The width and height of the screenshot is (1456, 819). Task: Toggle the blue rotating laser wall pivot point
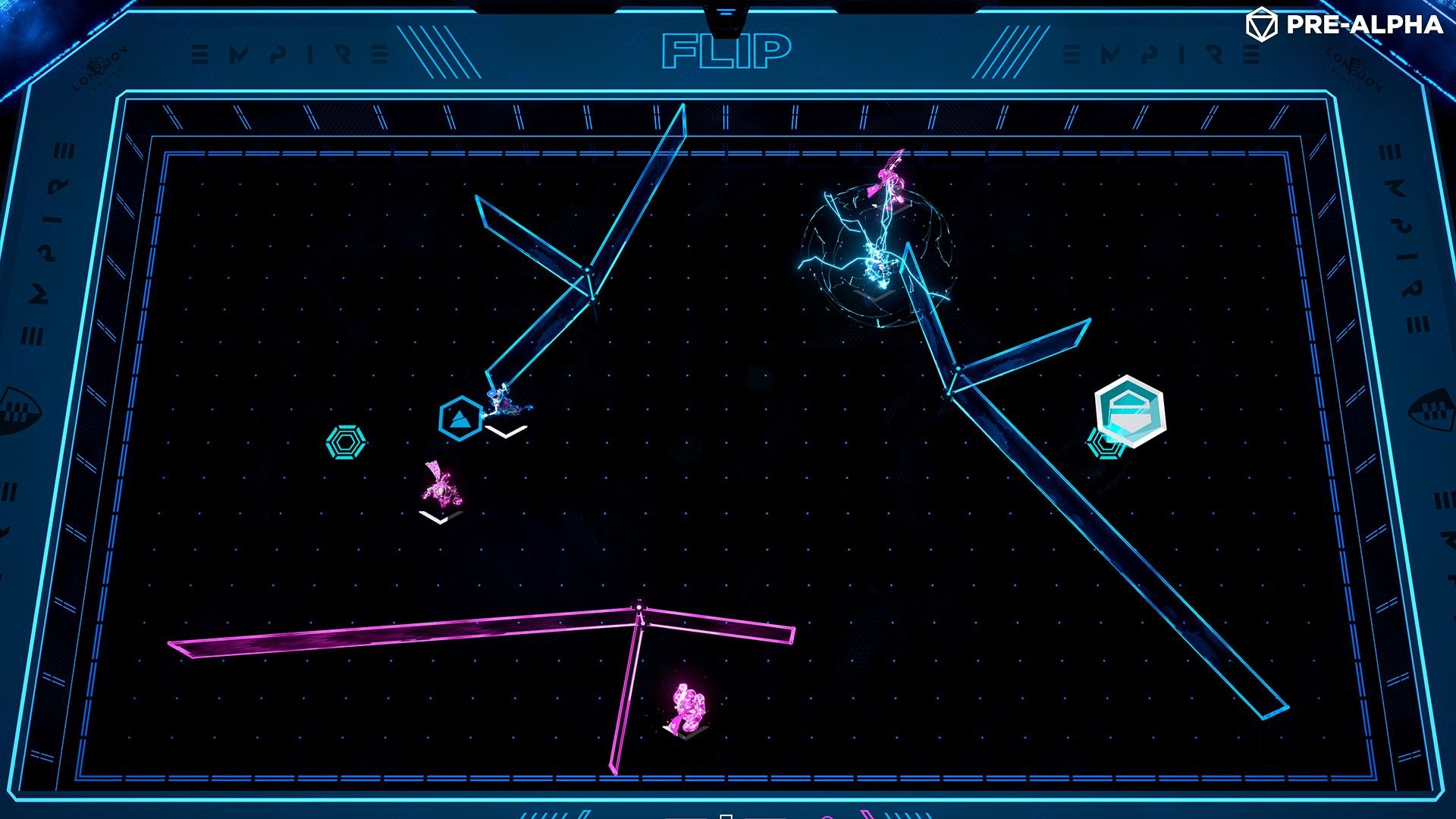pos(588,270)
